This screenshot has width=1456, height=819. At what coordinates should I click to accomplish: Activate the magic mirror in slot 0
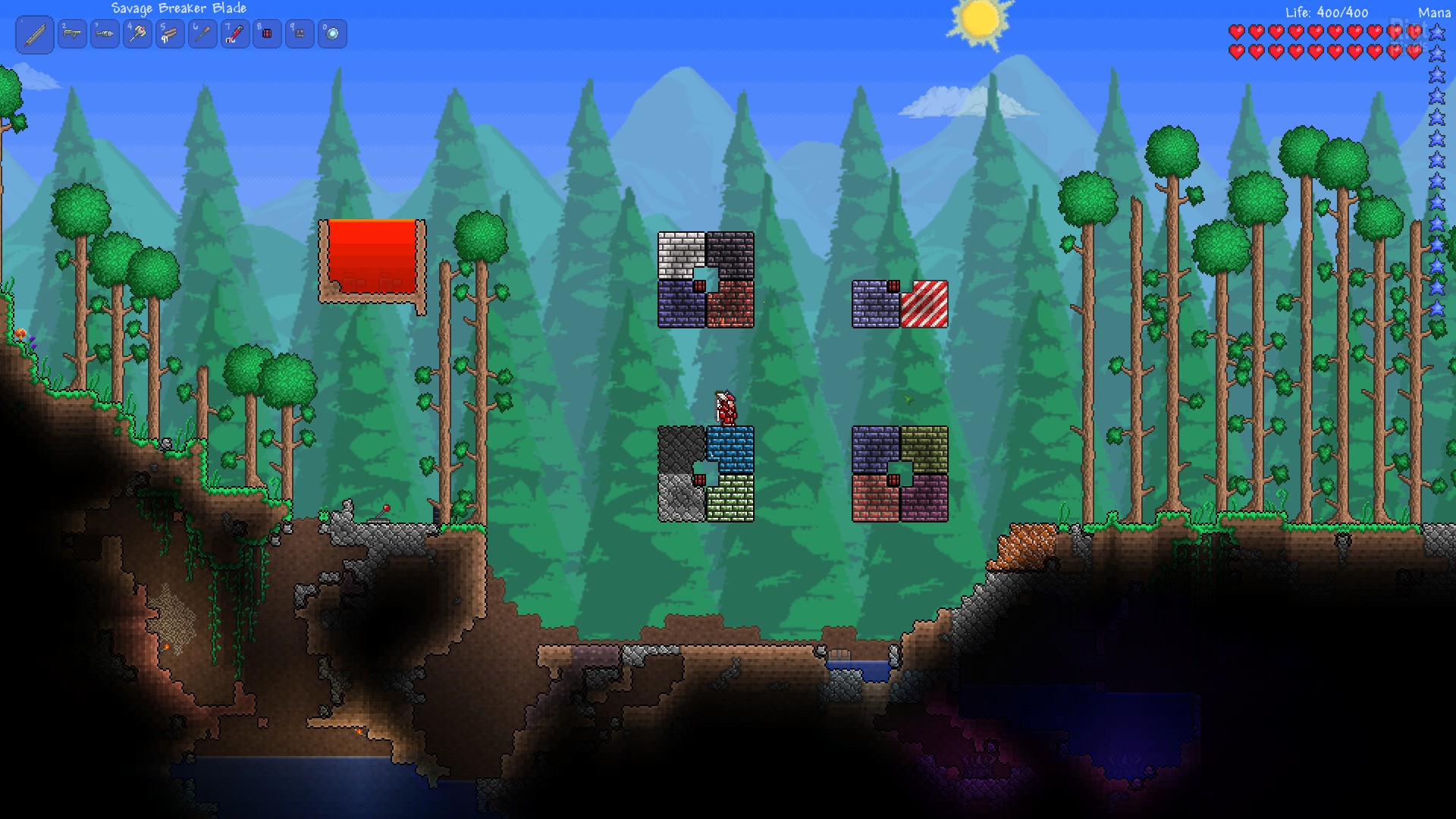pos(332,34)
